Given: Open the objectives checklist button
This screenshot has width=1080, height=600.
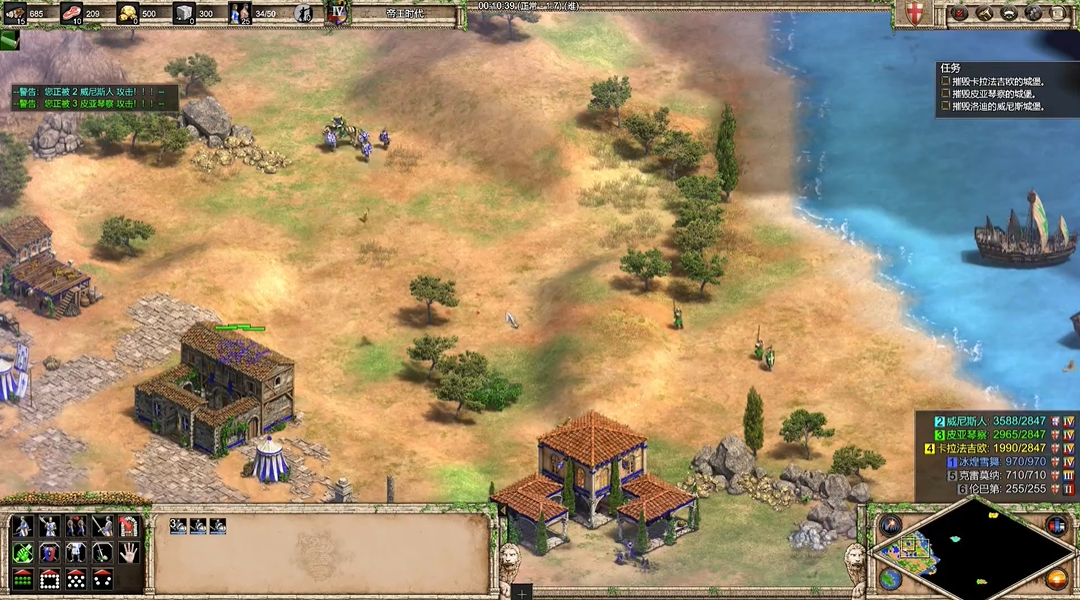Looking at the screenshot, I should (x=961, y=13).
